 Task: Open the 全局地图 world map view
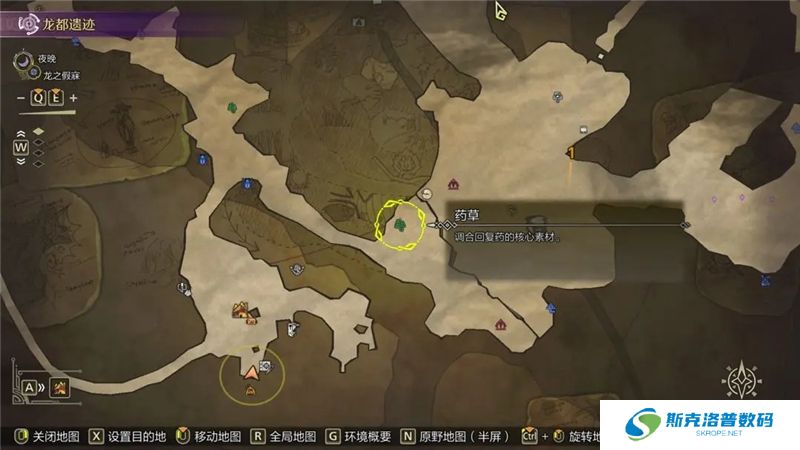click(291, 437)
